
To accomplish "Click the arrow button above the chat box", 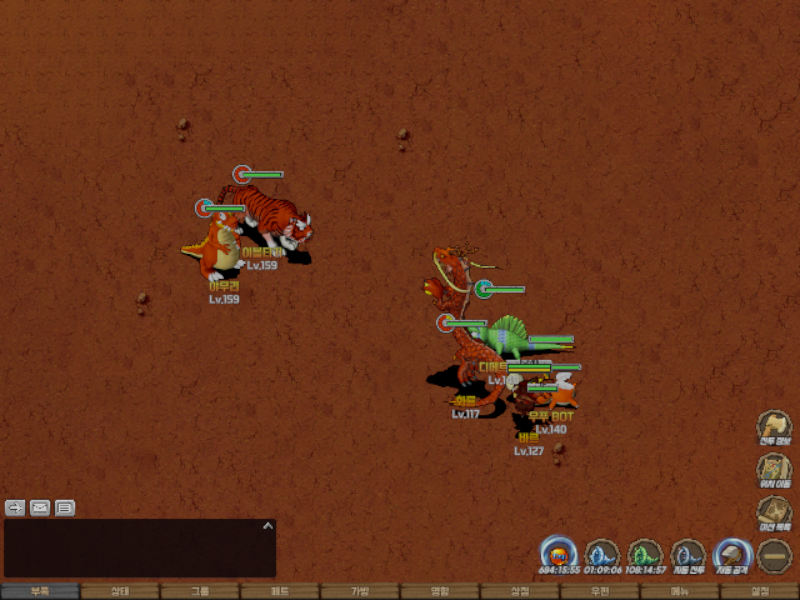I will point(15,507).
